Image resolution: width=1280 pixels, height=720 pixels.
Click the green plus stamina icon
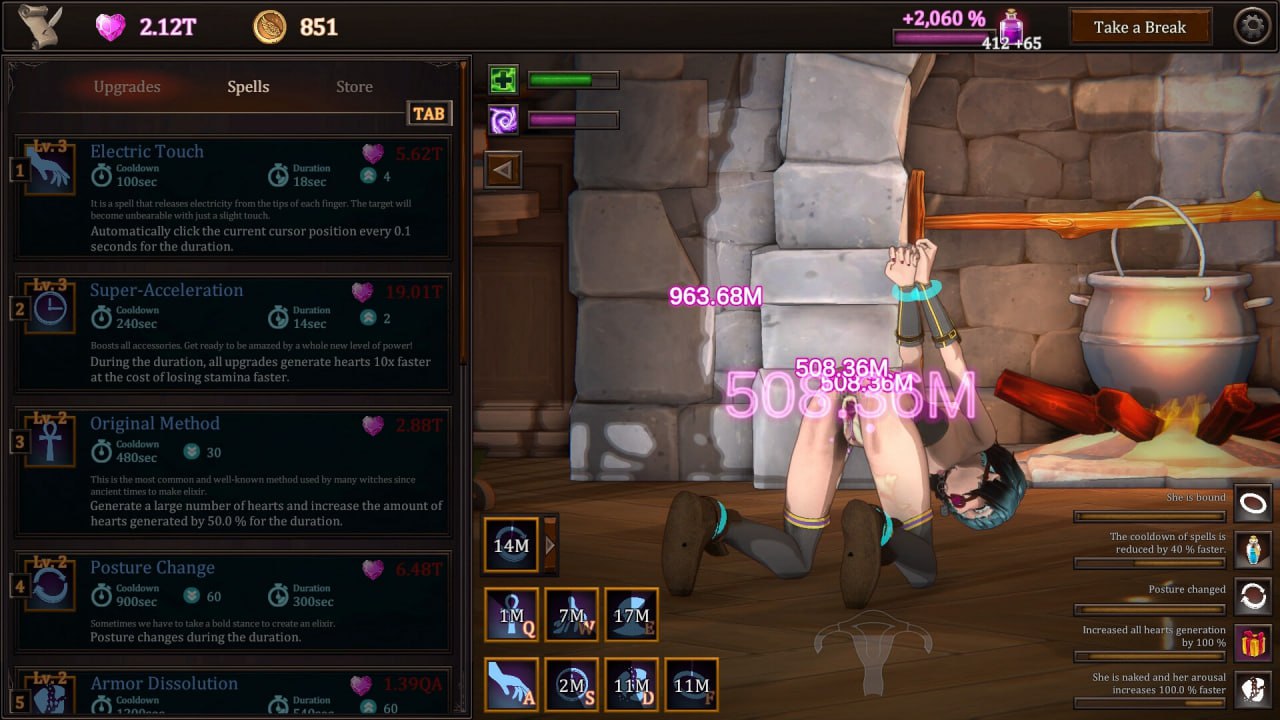point(503,80)
